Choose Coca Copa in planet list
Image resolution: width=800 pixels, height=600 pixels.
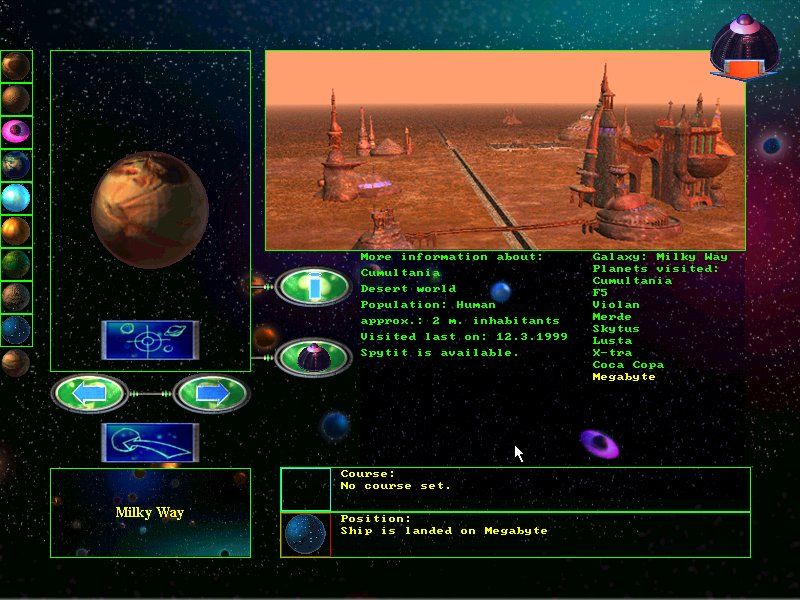pyautogui.click(x=628, y=365)
